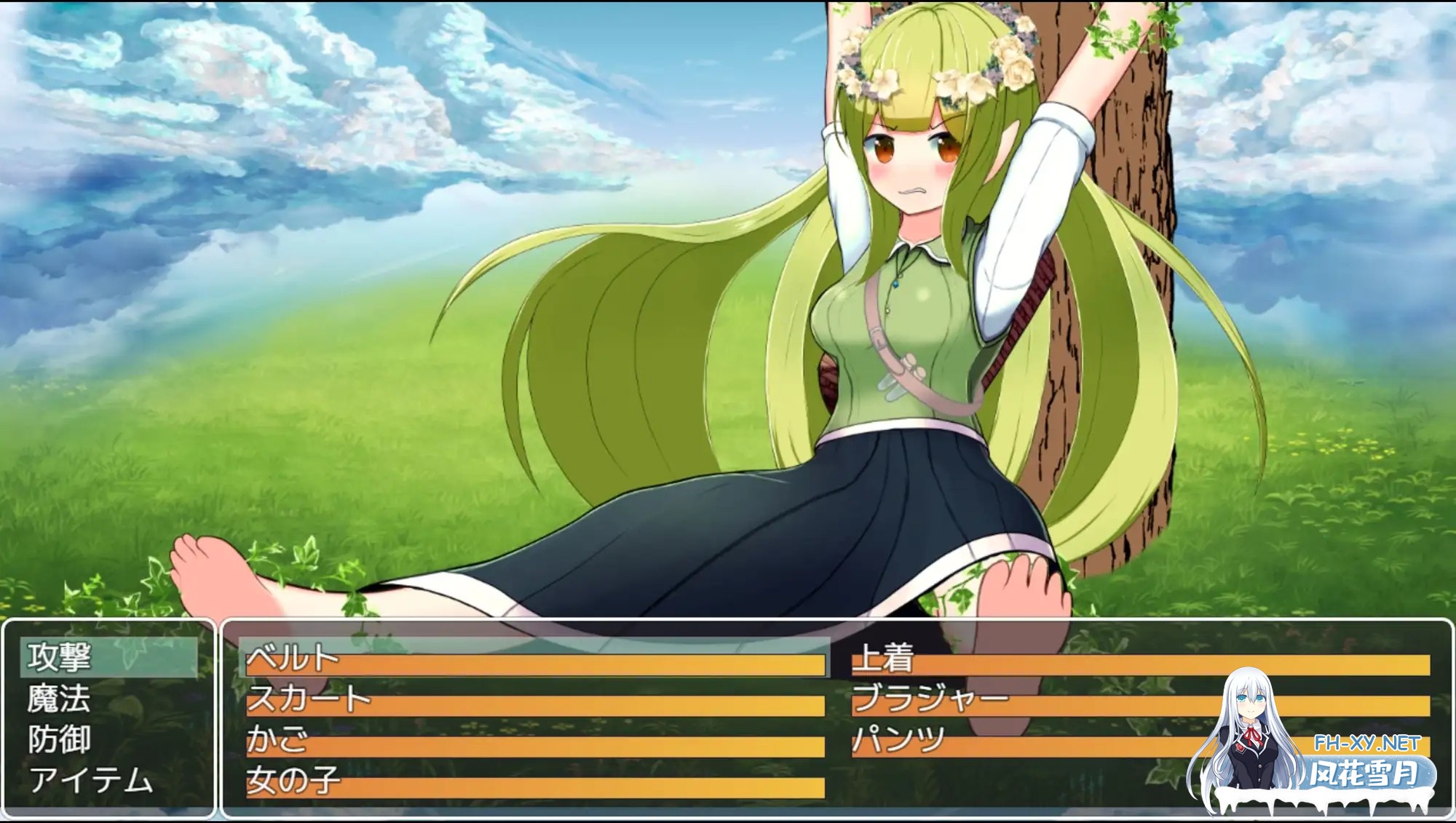Choose the 女の子 girl target
This screenshot has width=1456, height=823.
pyautogui.click(x=534, y=781)
